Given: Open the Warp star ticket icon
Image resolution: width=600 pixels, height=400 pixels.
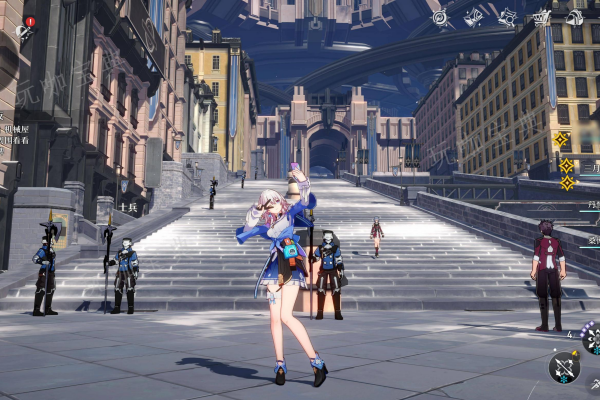Looking at the screenshot, I should 474,17.
